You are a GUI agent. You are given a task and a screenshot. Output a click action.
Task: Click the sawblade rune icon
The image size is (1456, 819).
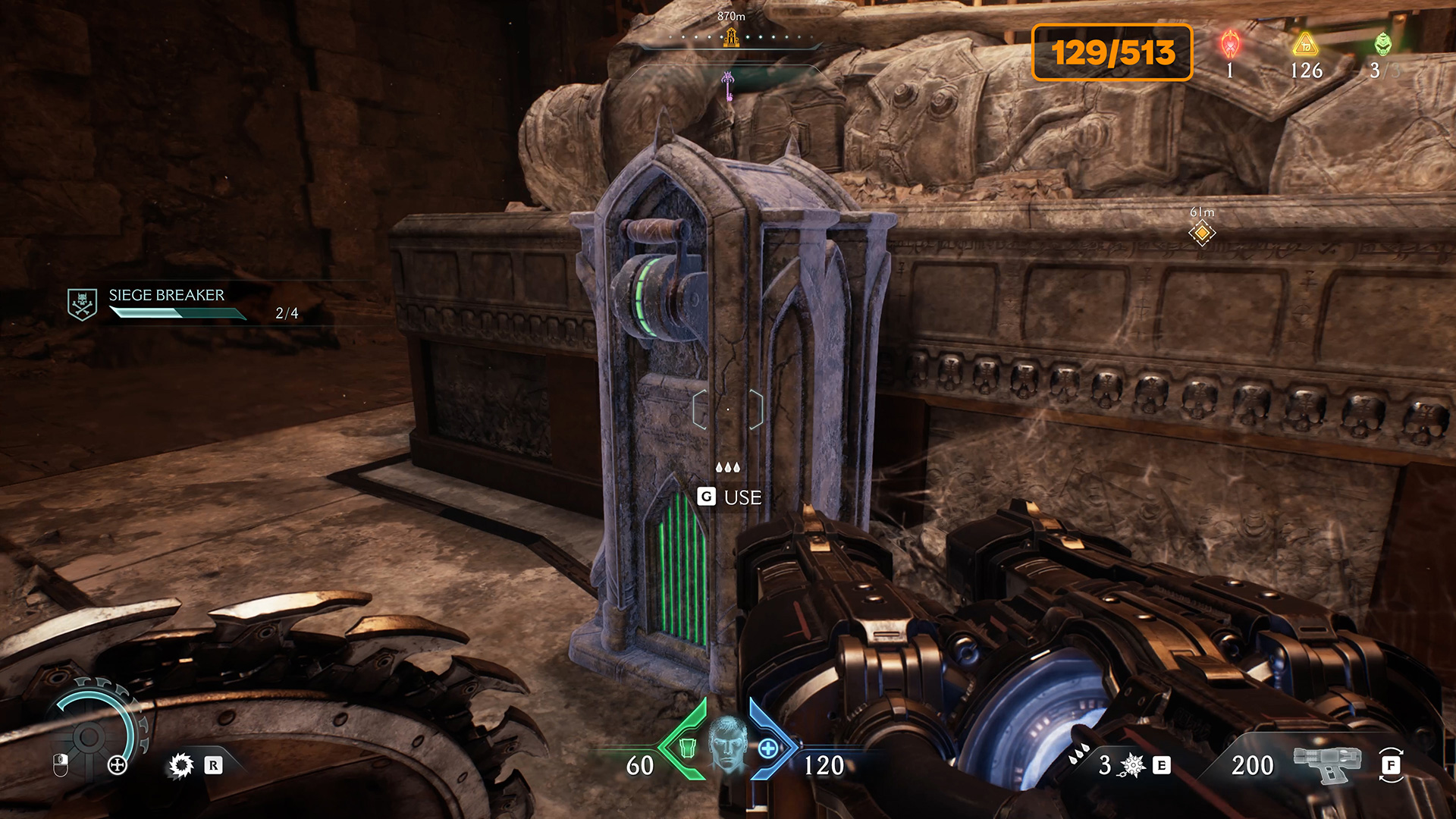(182, 765)
